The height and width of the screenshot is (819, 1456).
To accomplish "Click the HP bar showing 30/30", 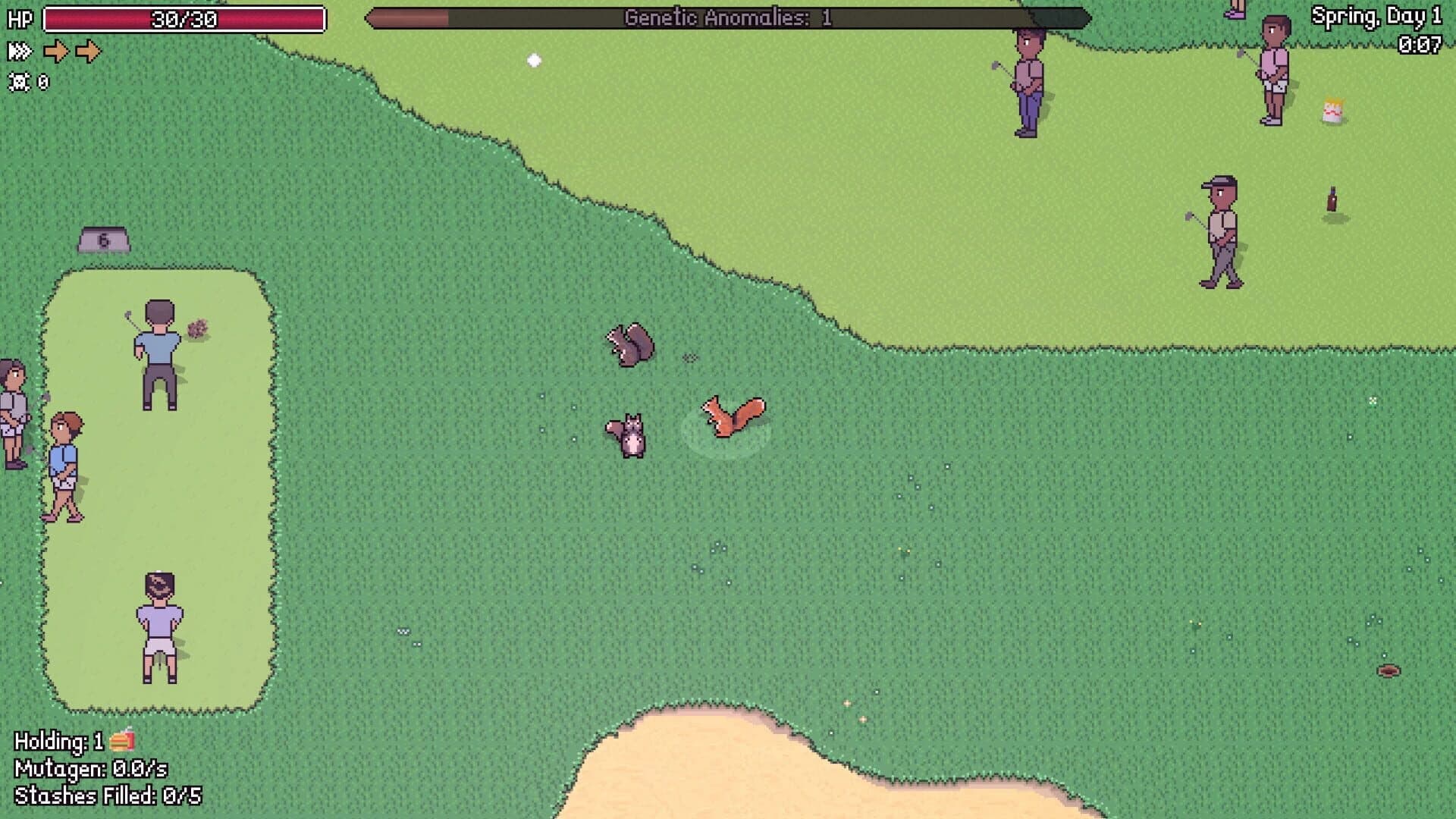I will click(186, 19).
